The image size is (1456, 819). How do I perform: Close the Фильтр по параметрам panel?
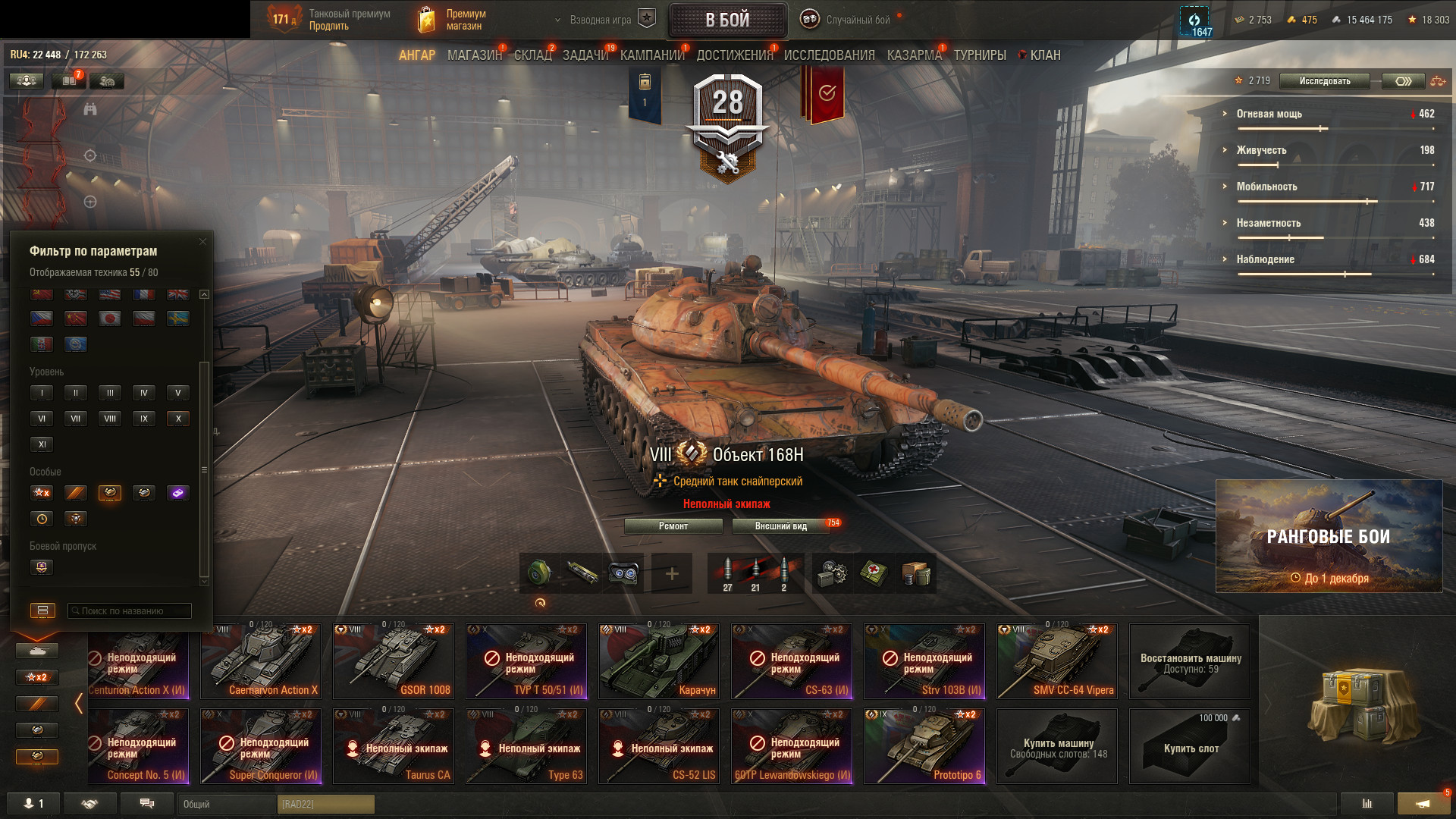202,242
